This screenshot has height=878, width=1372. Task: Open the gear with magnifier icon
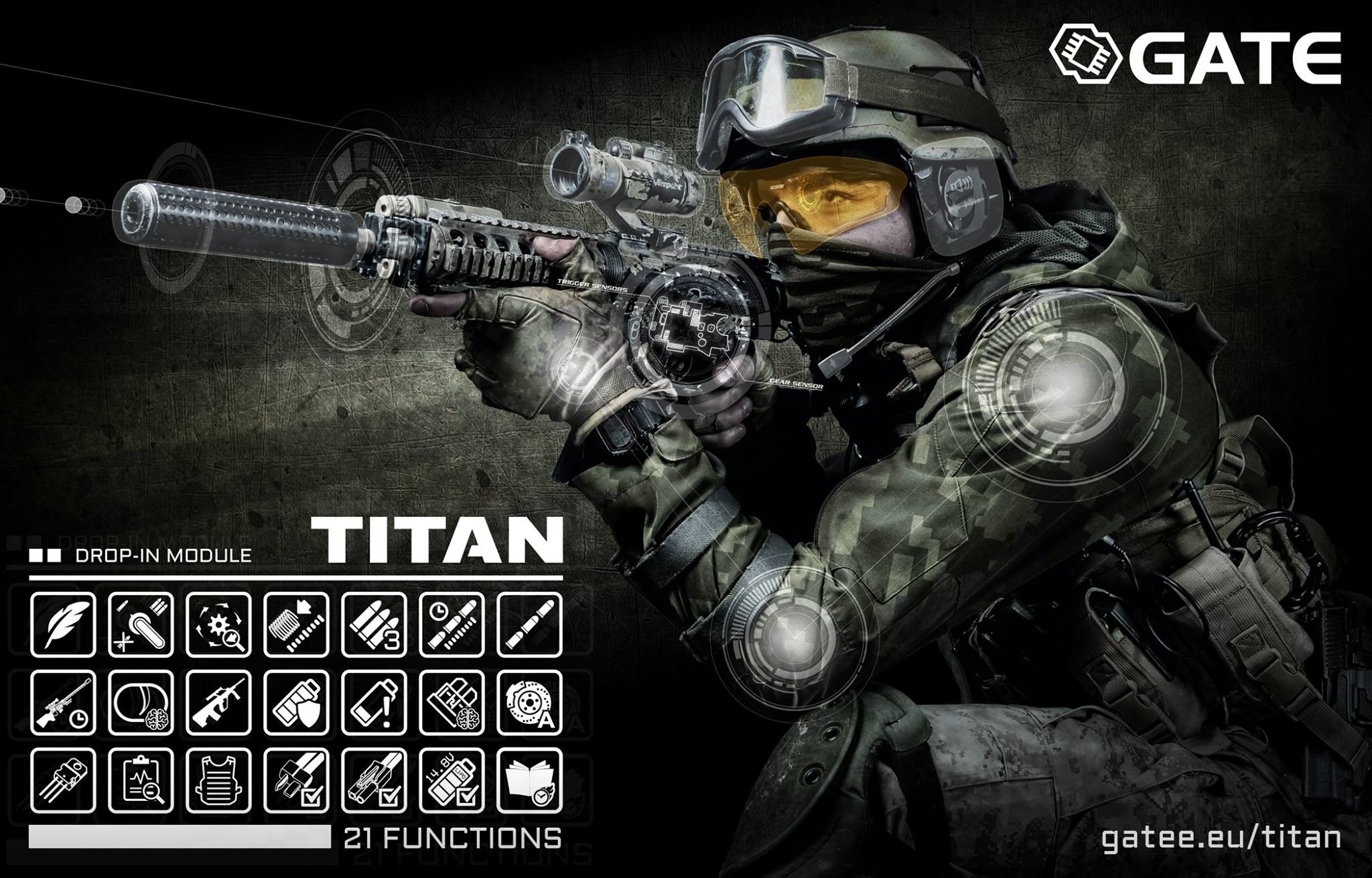[218, 624]
